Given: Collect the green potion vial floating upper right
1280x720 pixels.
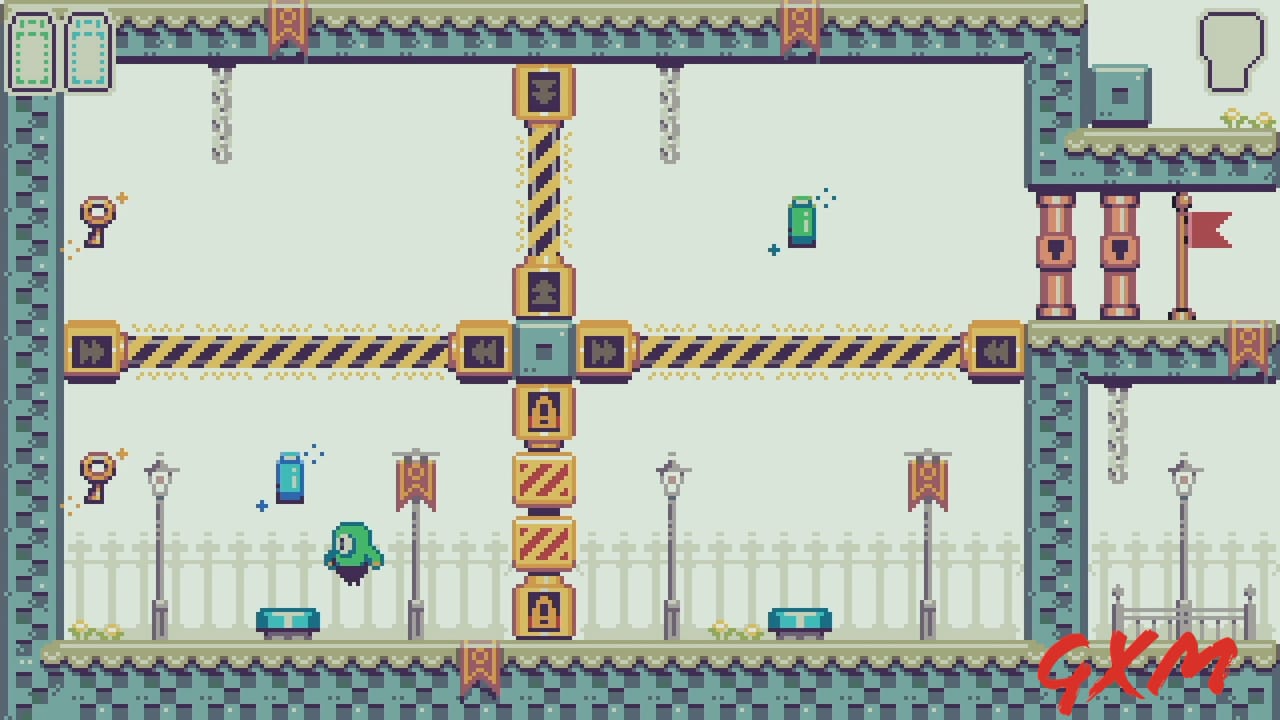Looking at the screenshot, I should pyautogui.click(x=801, y=222).
